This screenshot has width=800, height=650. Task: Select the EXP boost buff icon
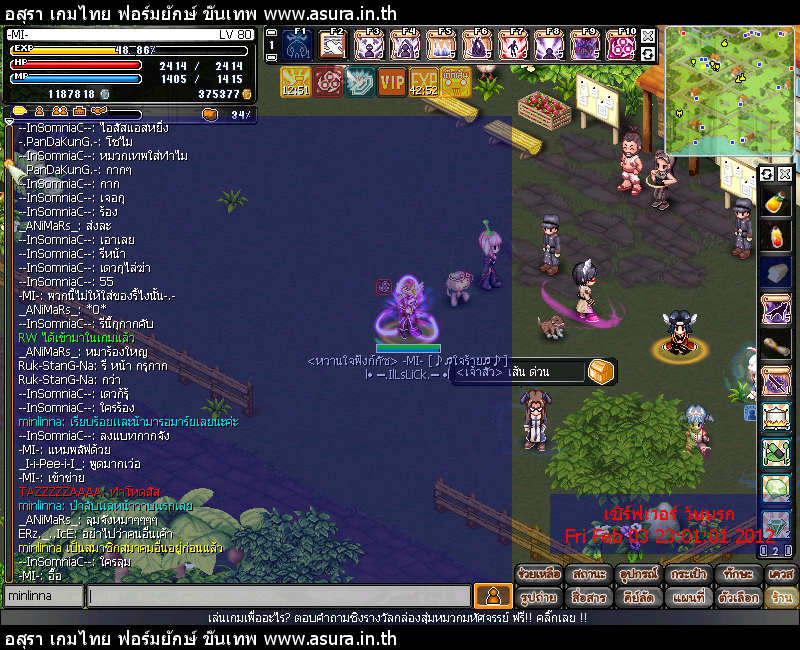tap(424, 82)
